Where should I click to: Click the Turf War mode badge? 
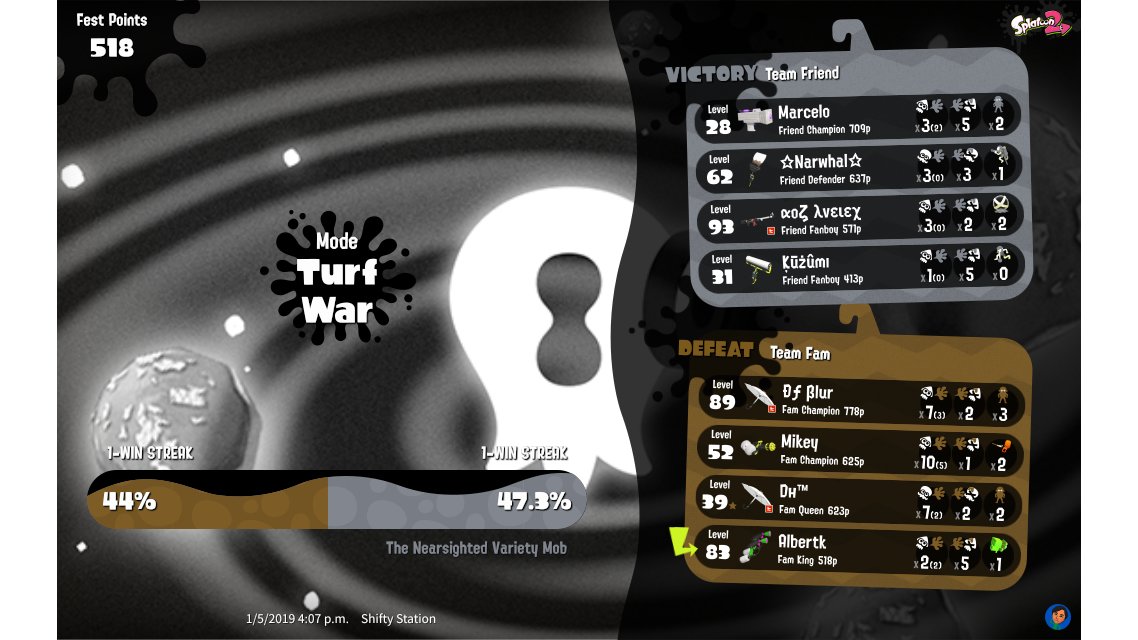[337, 277]
